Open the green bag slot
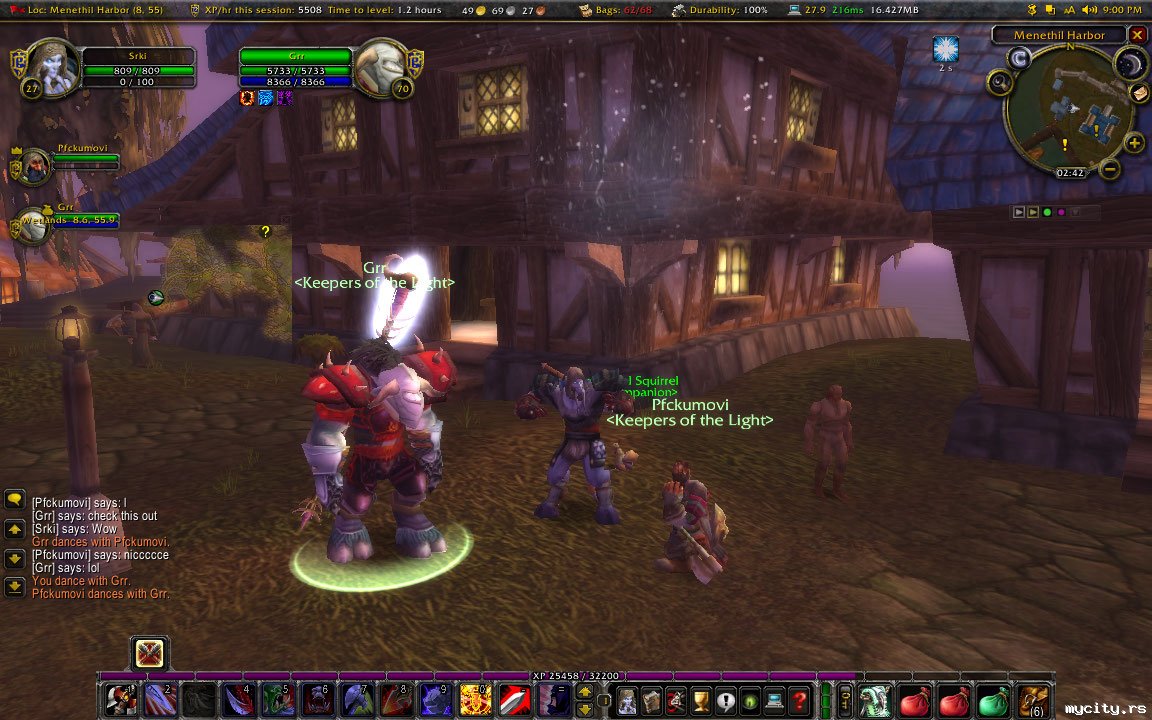 (993, 700)
